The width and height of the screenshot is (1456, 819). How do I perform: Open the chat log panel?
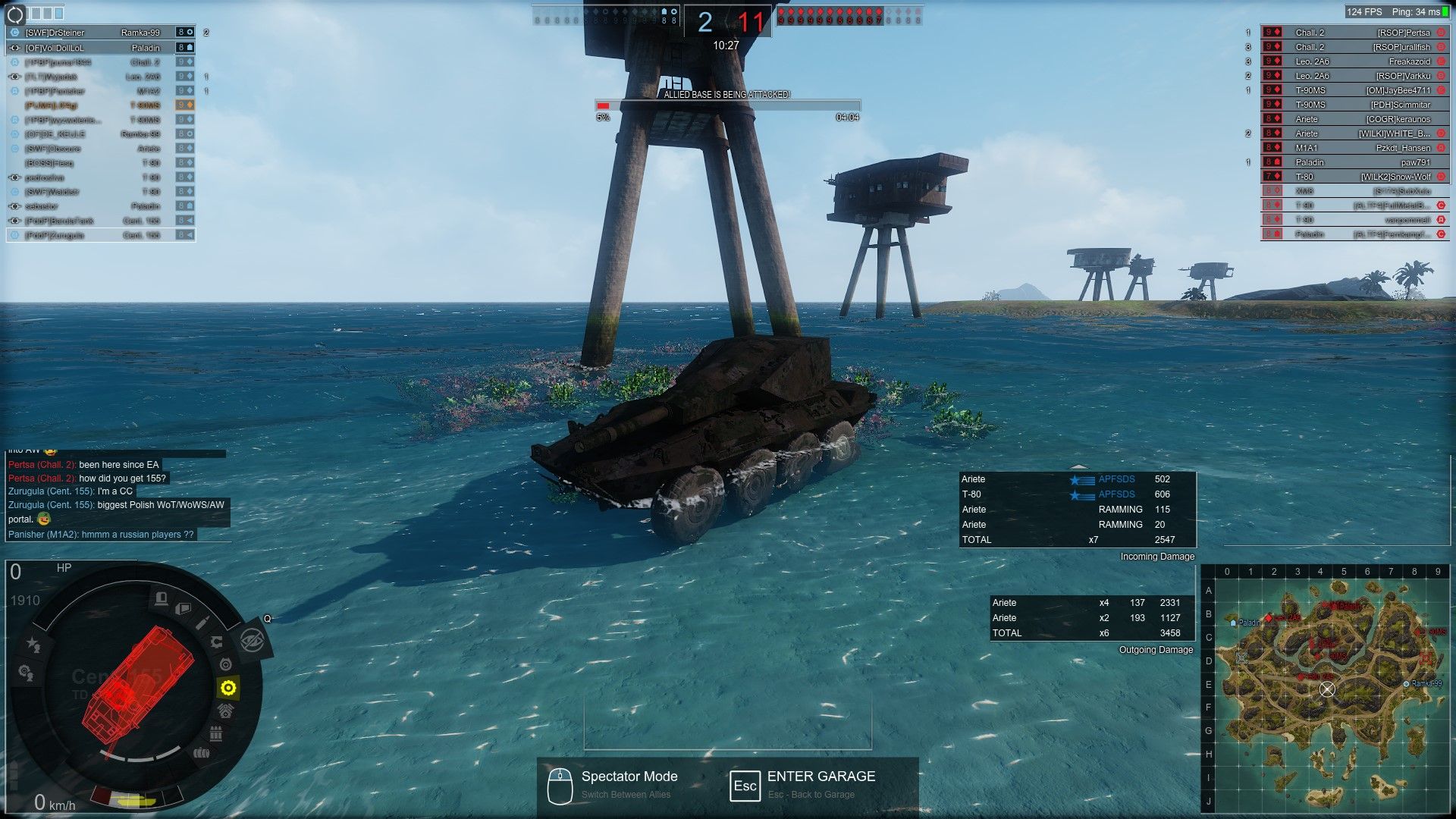[118, 498]
